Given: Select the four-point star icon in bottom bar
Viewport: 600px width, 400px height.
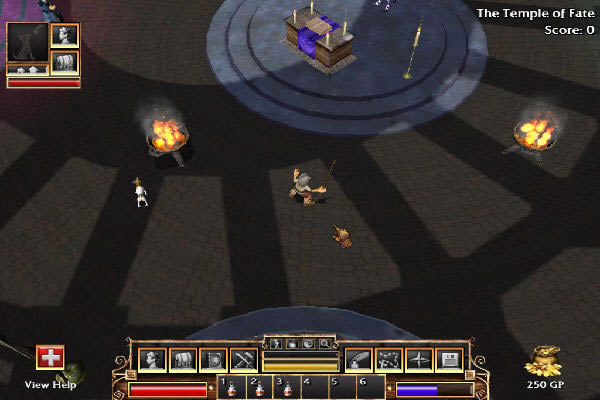Looking at the screenshot, I should pos(419,359).
